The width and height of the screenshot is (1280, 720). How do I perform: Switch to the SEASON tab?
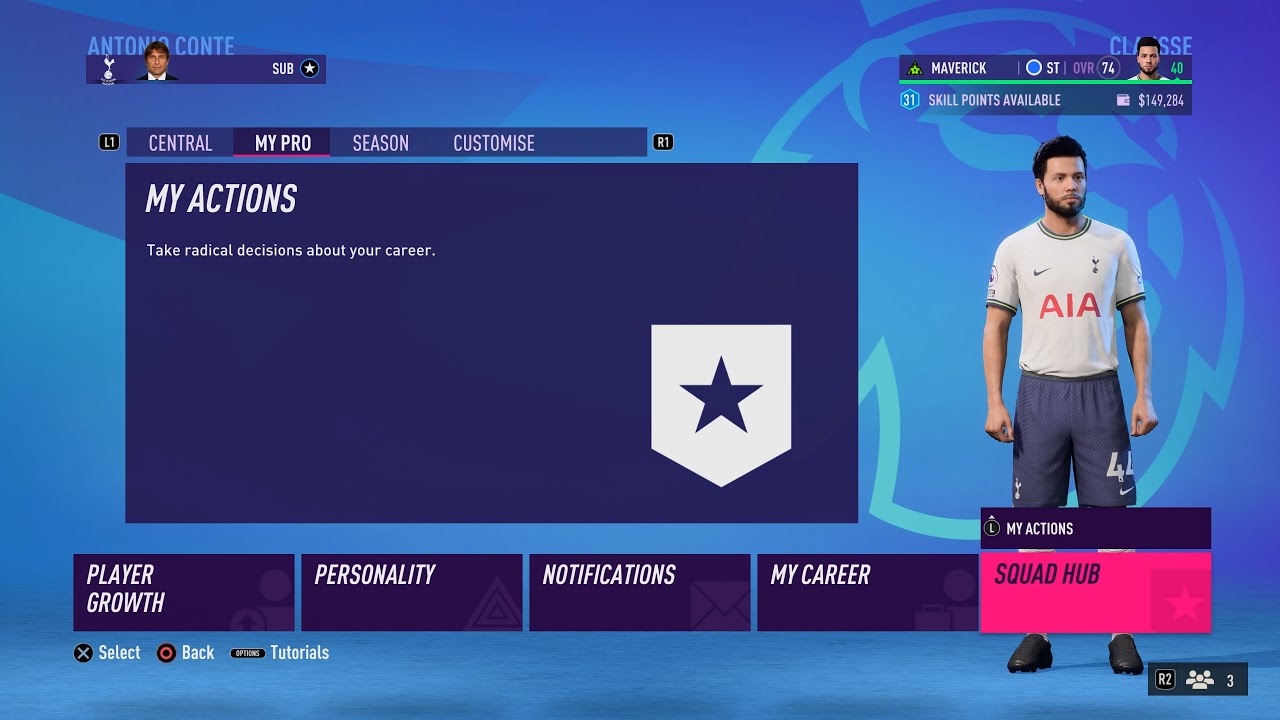(380, 143)
